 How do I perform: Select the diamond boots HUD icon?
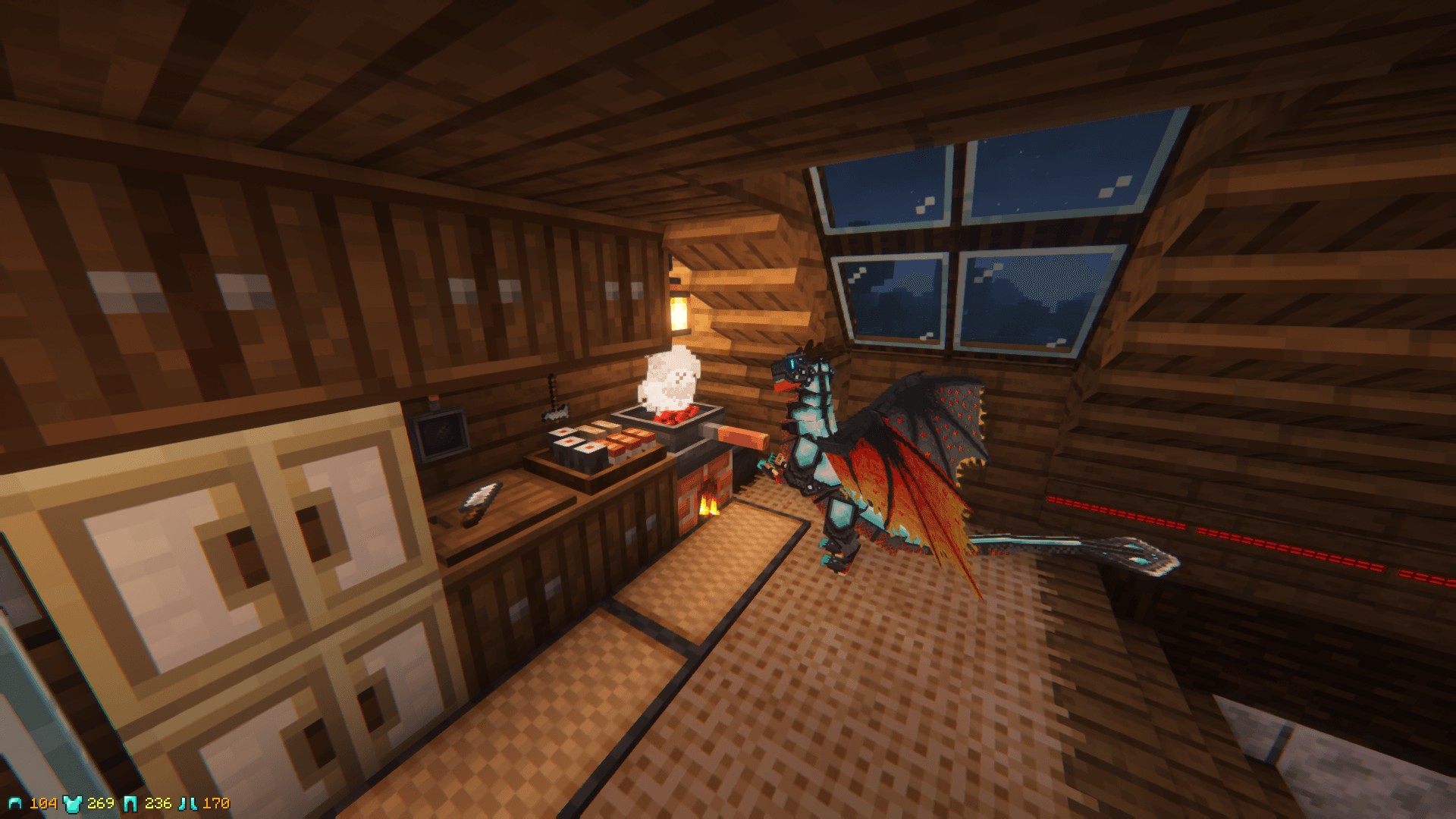click(187, 804)
